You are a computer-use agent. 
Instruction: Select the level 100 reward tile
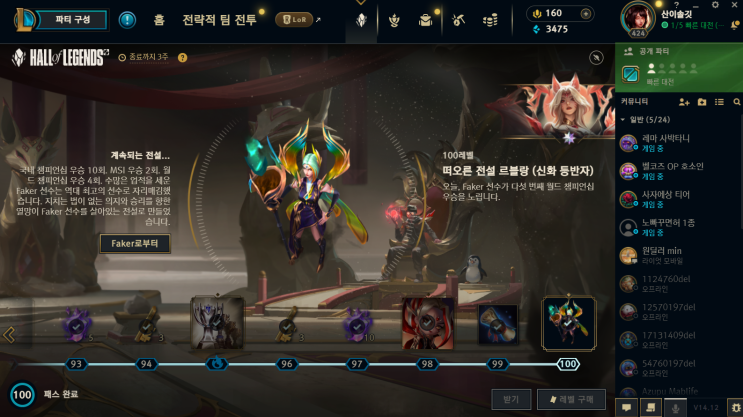point(568,324)
